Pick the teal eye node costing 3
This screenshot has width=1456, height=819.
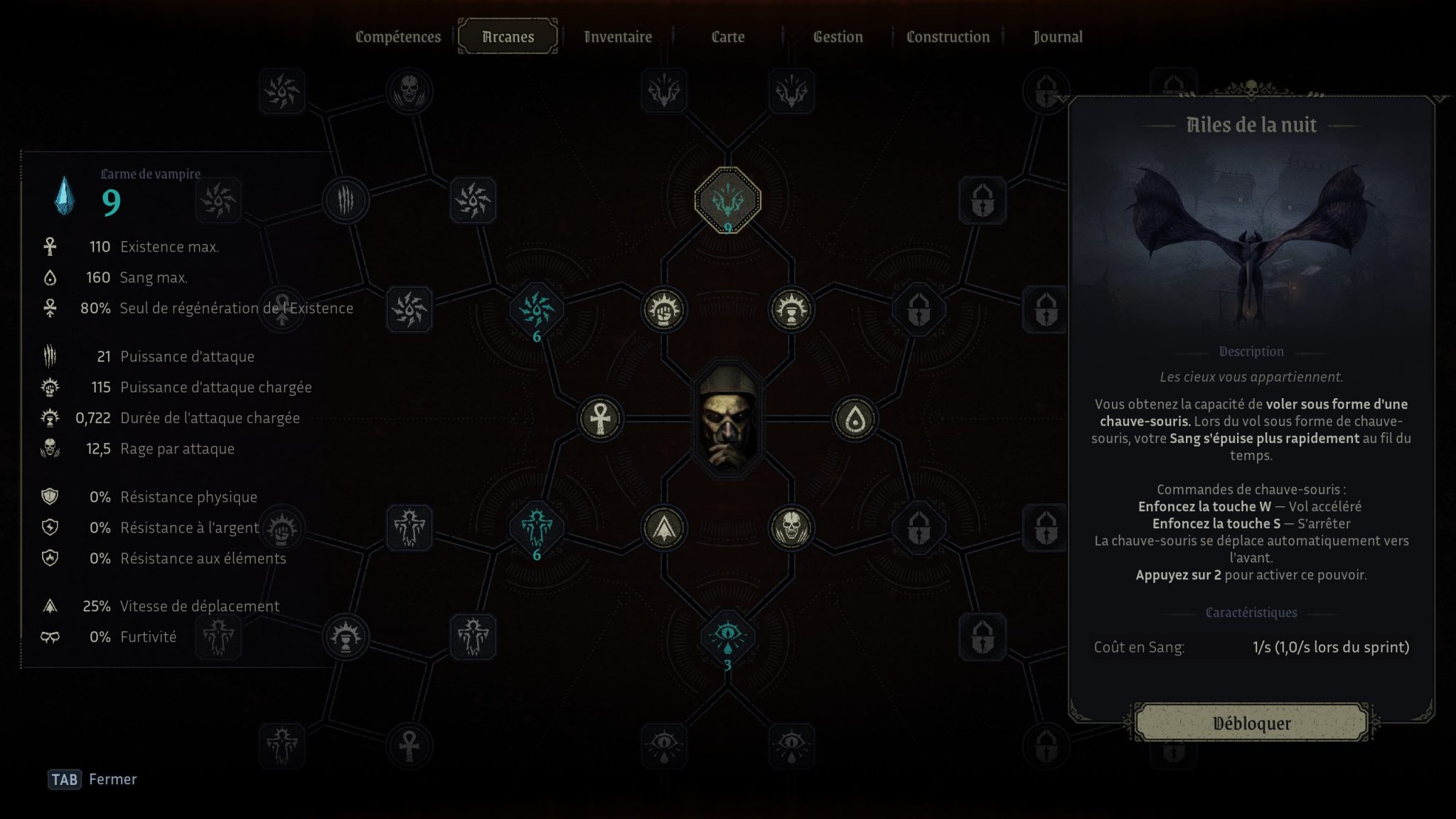click(727, 635)
